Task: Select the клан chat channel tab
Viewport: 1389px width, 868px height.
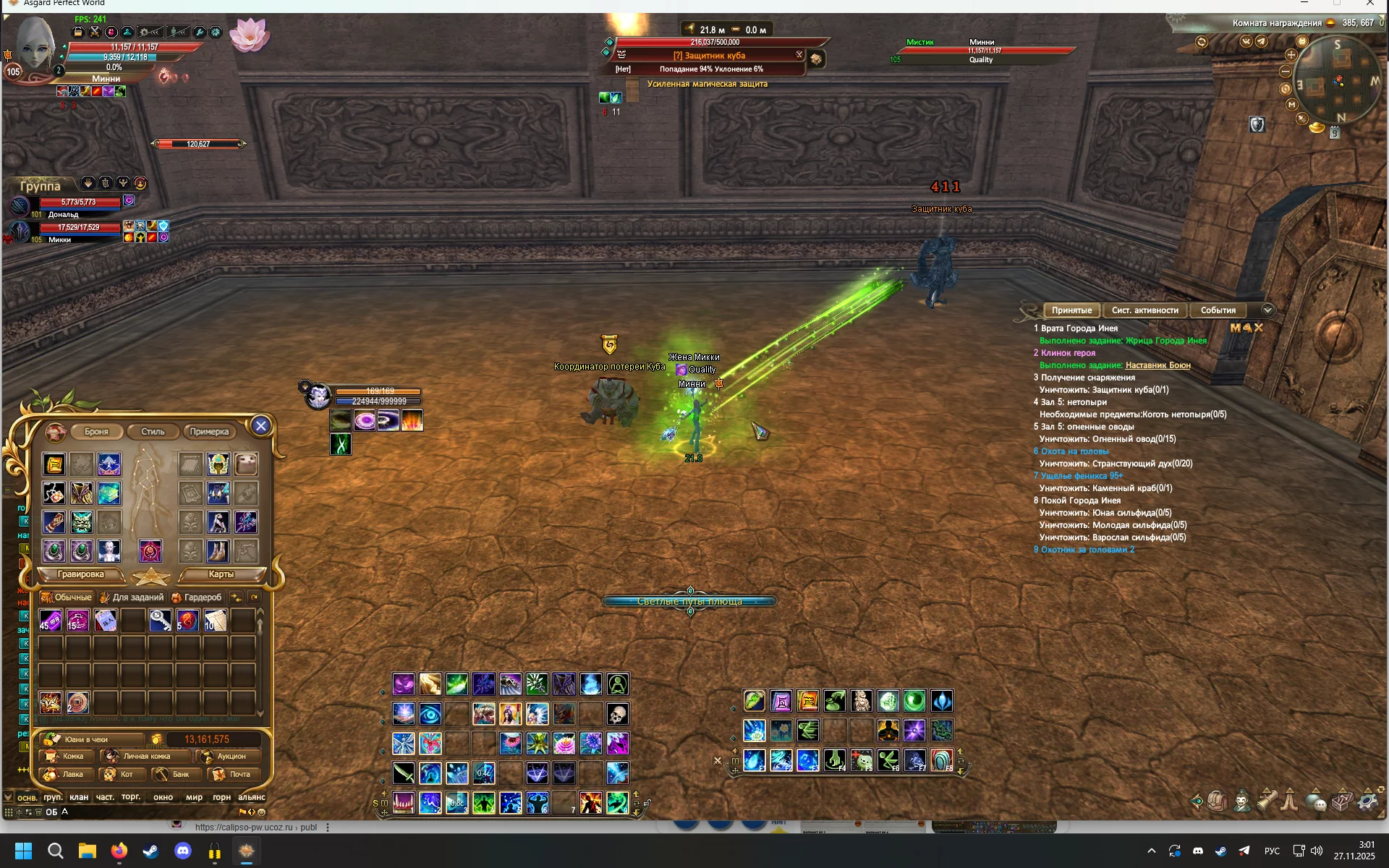Action: 79,797
